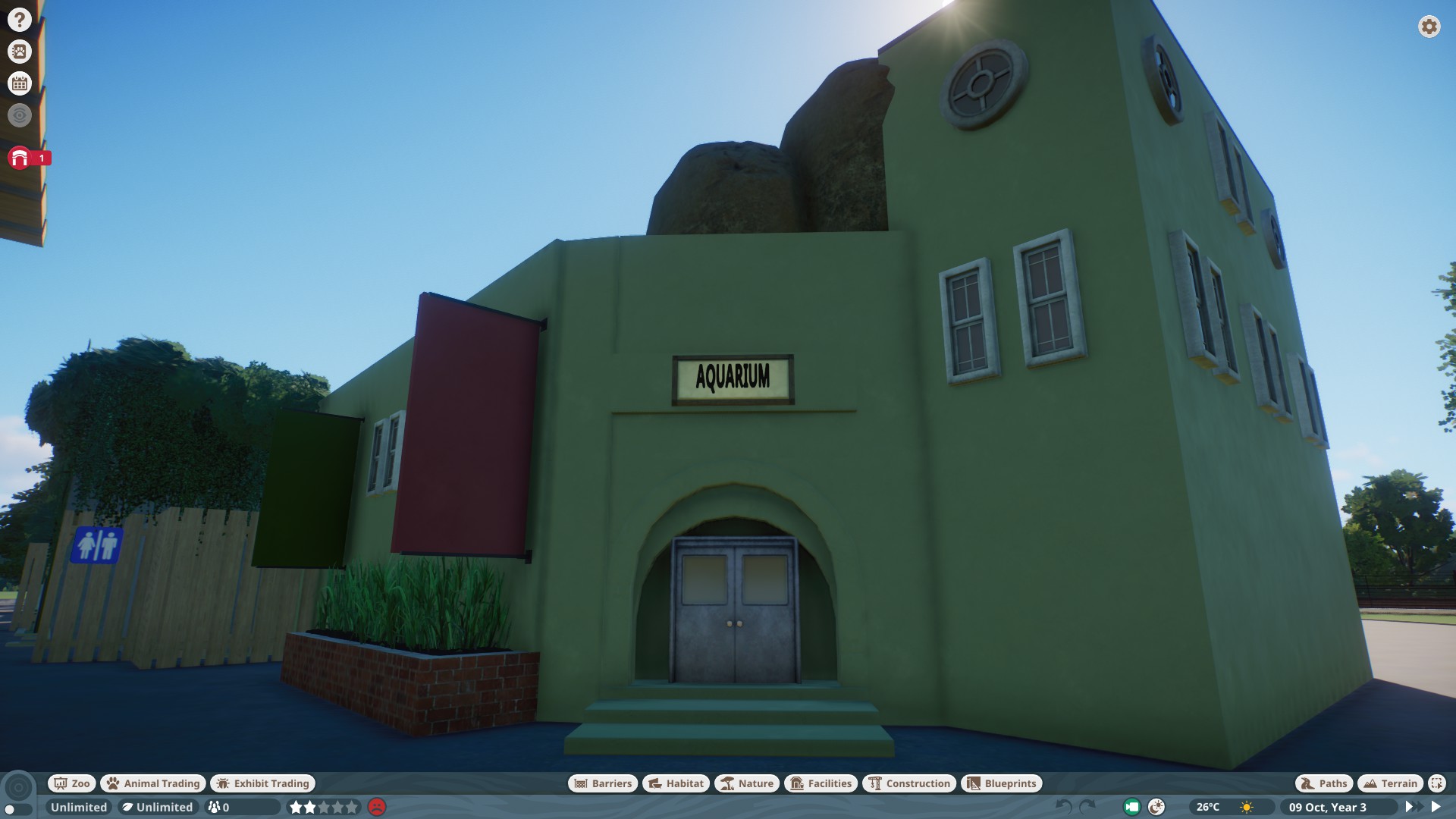This screenshot has width=1456, height=819.
Task: Open the Paths building tool
Action: (1323, 783)
